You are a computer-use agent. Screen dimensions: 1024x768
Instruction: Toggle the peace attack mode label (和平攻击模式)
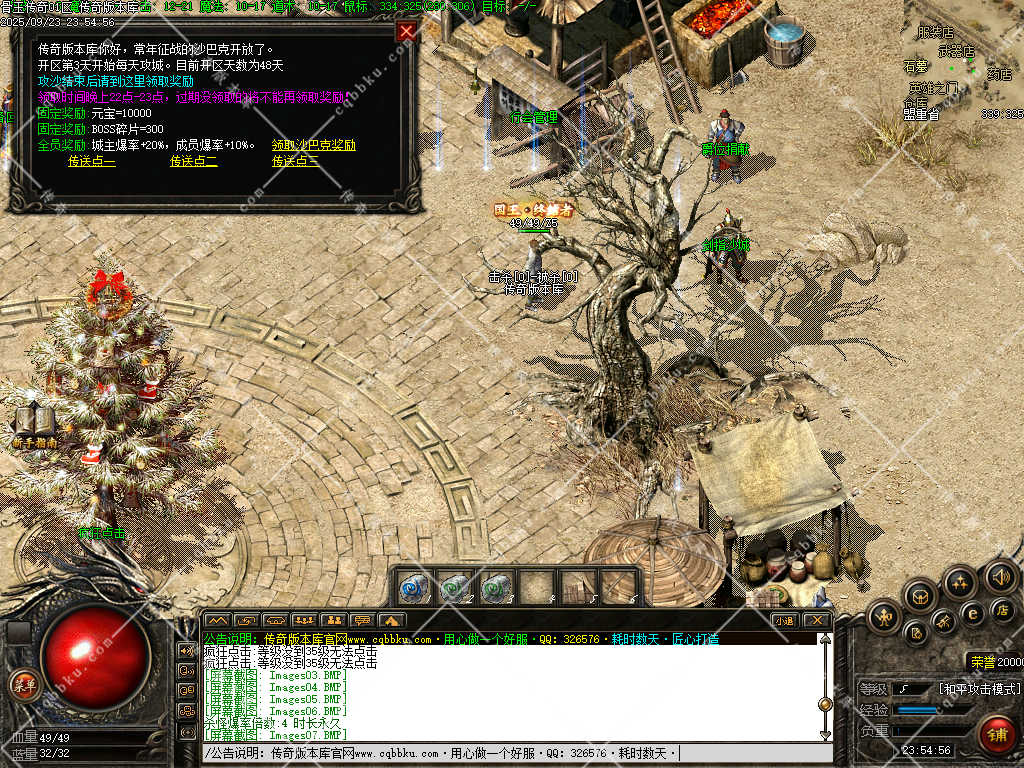pos(980,689)
